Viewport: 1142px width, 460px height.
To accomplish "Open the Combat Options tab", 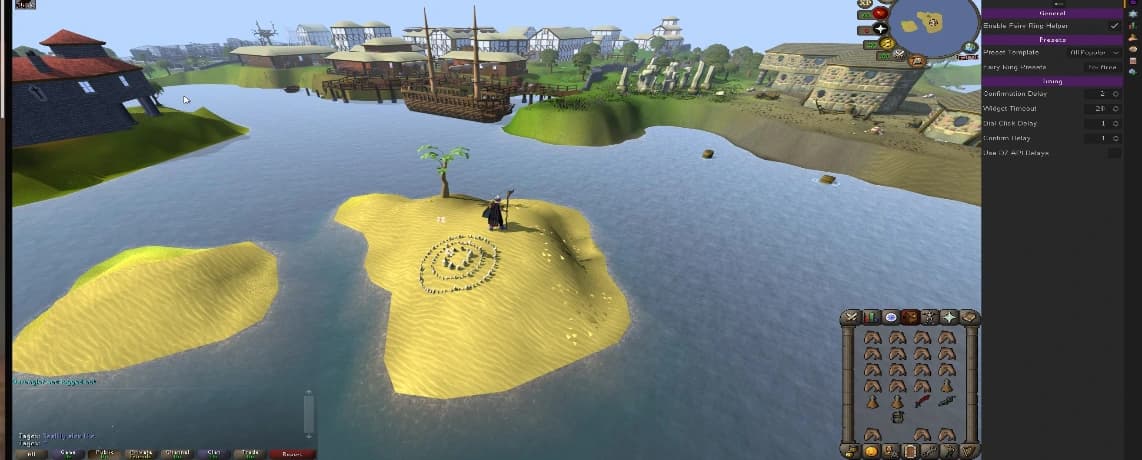I will click(852, 318).
